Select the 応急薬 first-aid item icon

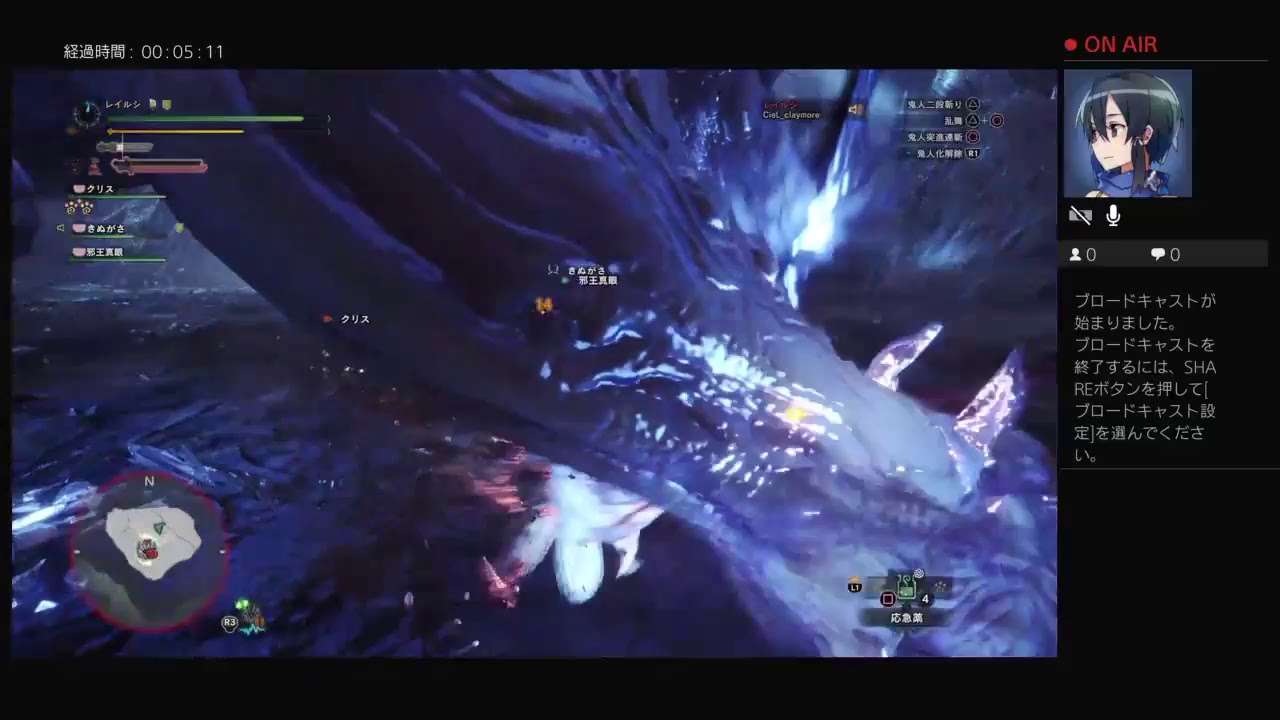(906, 586)
